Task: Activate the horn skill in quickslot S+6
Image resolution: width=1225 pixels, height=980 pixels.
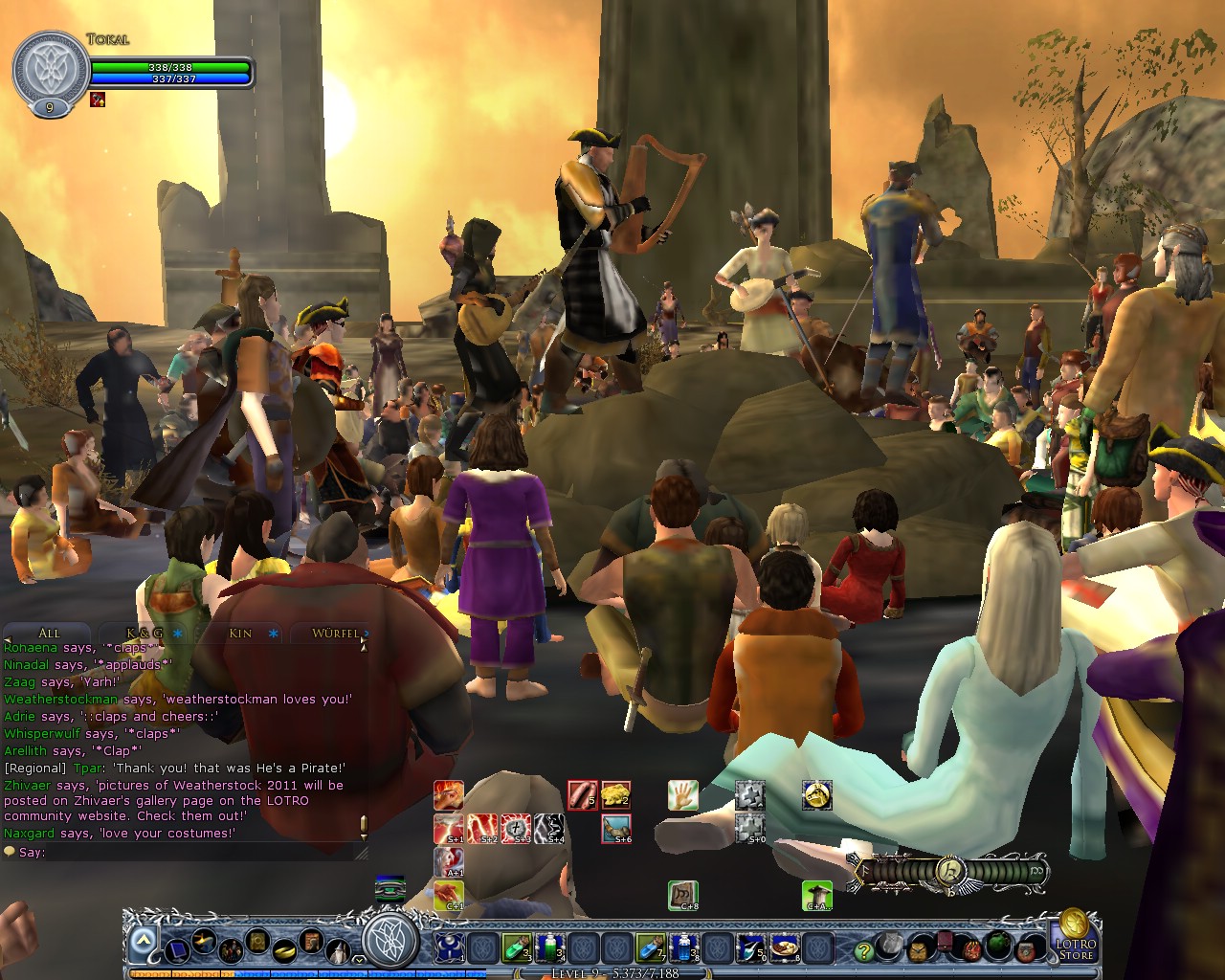Action: (615, 827)
